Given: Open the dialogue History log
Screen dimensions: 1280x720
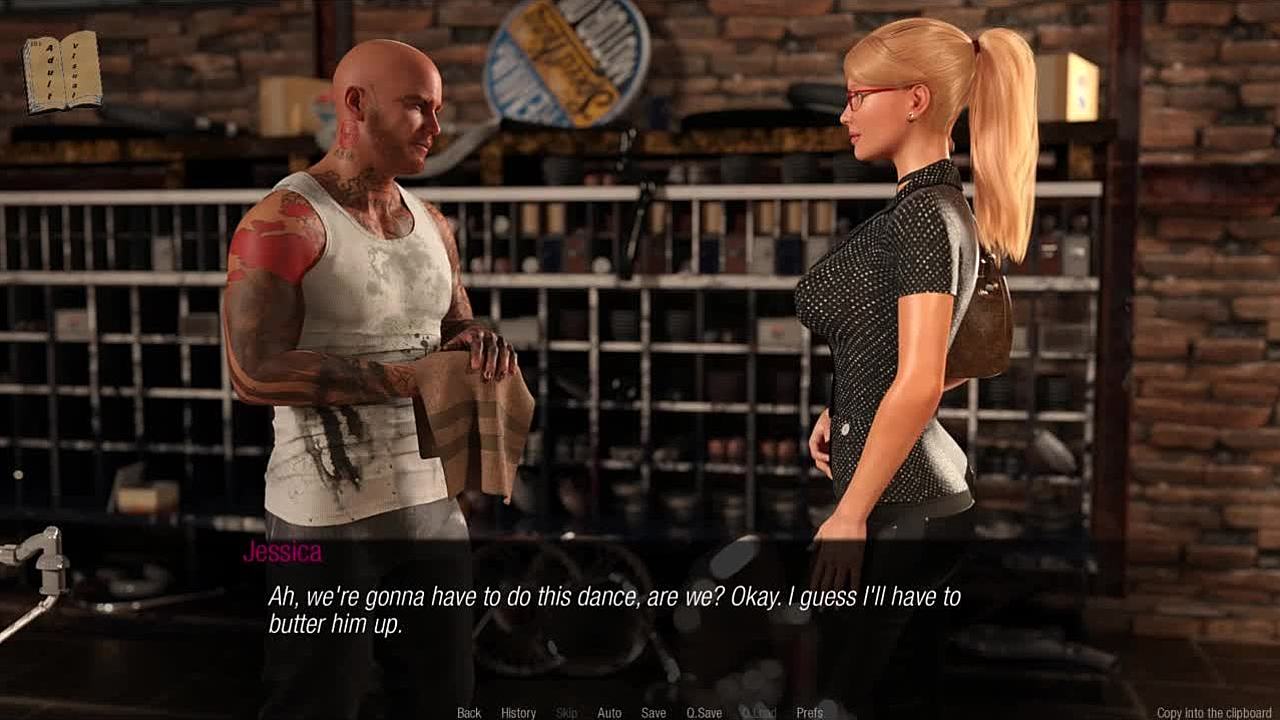Looking at the screenshot, I should [x=518, y=713].
